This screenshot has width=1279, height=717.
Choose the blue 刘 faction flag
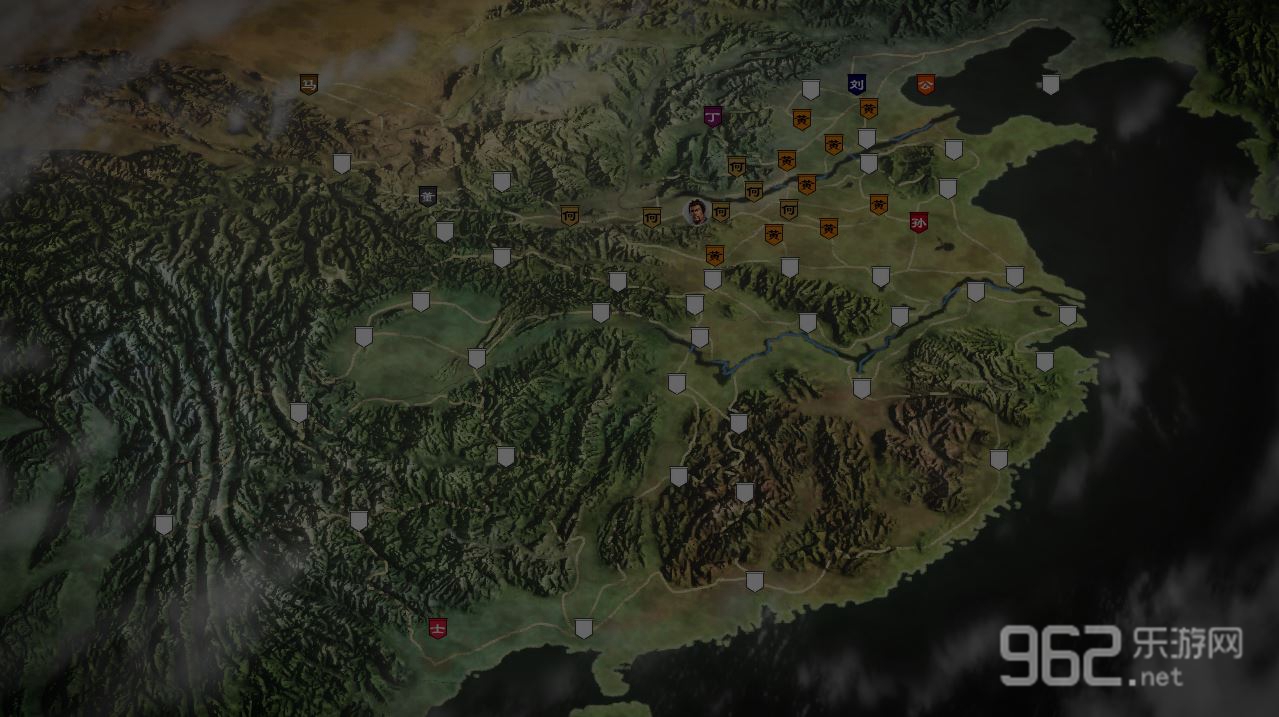point(856,84)
